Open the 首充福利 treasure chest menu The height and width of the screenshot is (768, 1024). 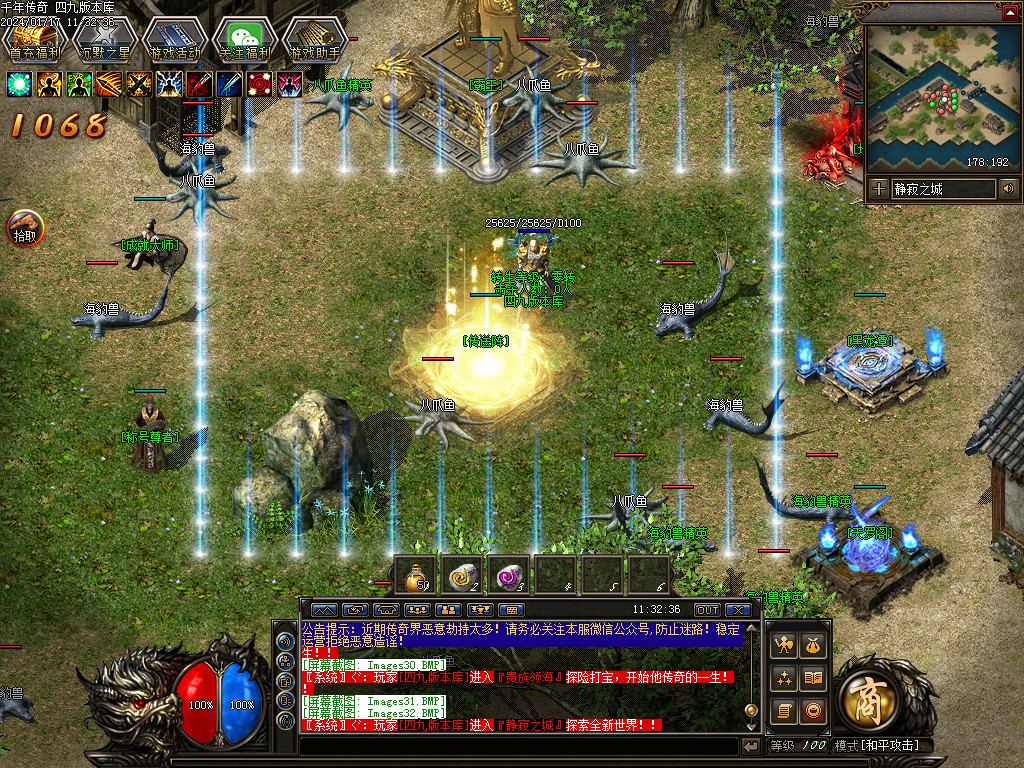coord(34,38)
